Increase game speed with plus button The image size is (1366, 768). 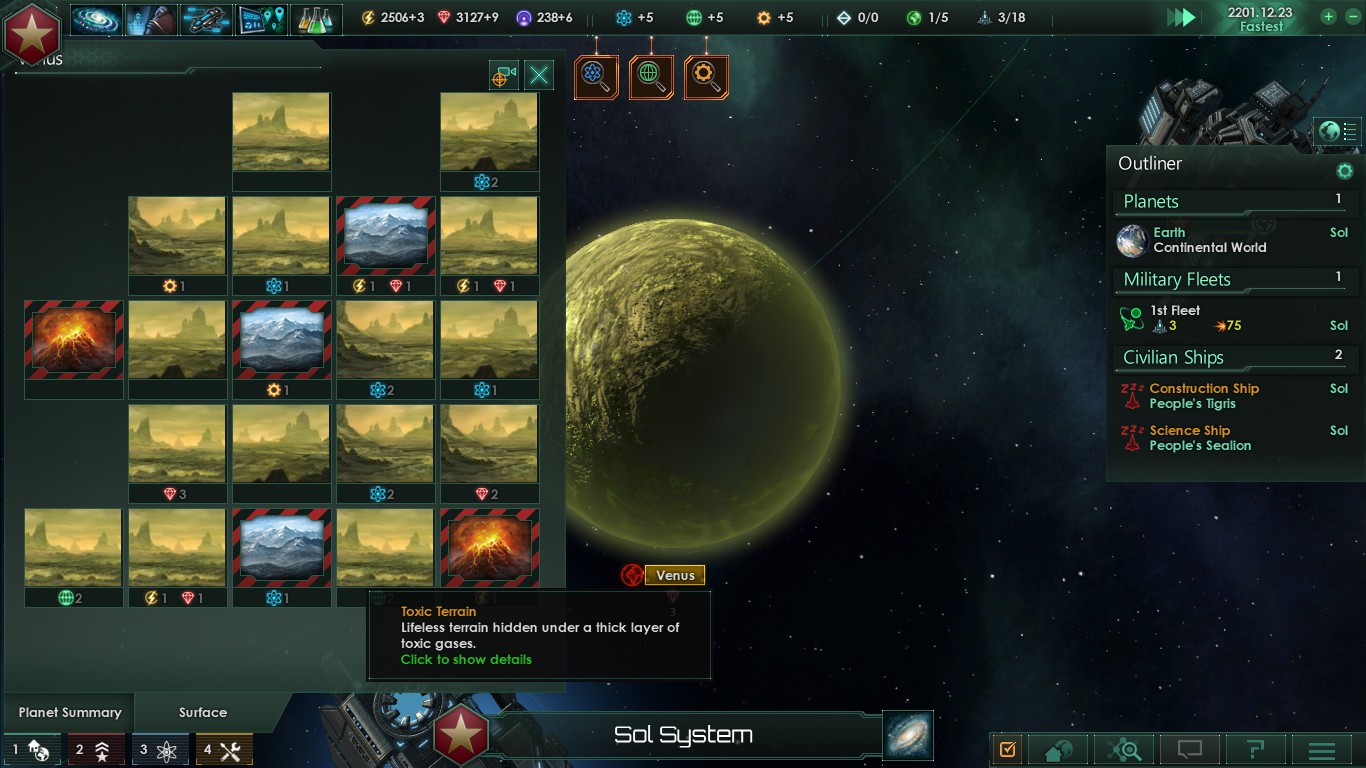(1328, 16)
